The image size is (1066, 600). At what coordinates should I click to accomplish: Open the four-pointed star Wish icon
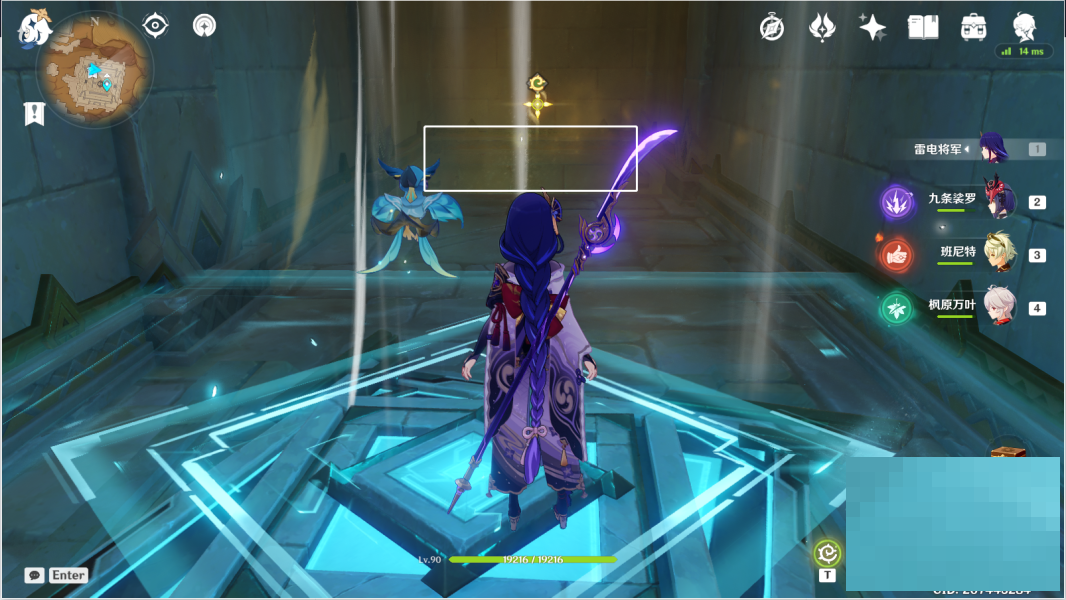point(872,27)
